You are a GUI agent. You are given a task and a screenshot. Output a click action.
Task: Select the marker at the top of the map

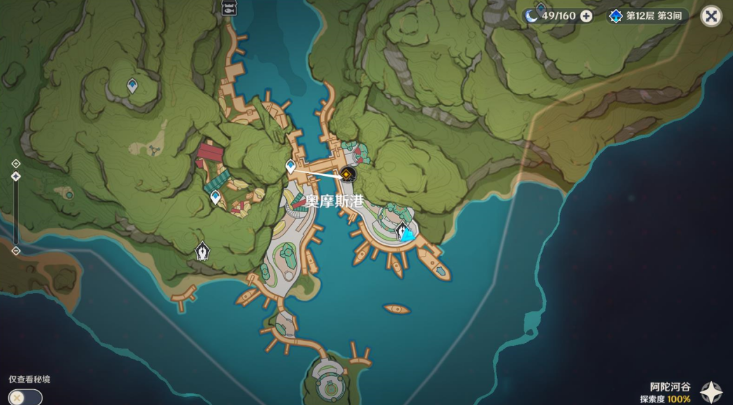[231, 6]
